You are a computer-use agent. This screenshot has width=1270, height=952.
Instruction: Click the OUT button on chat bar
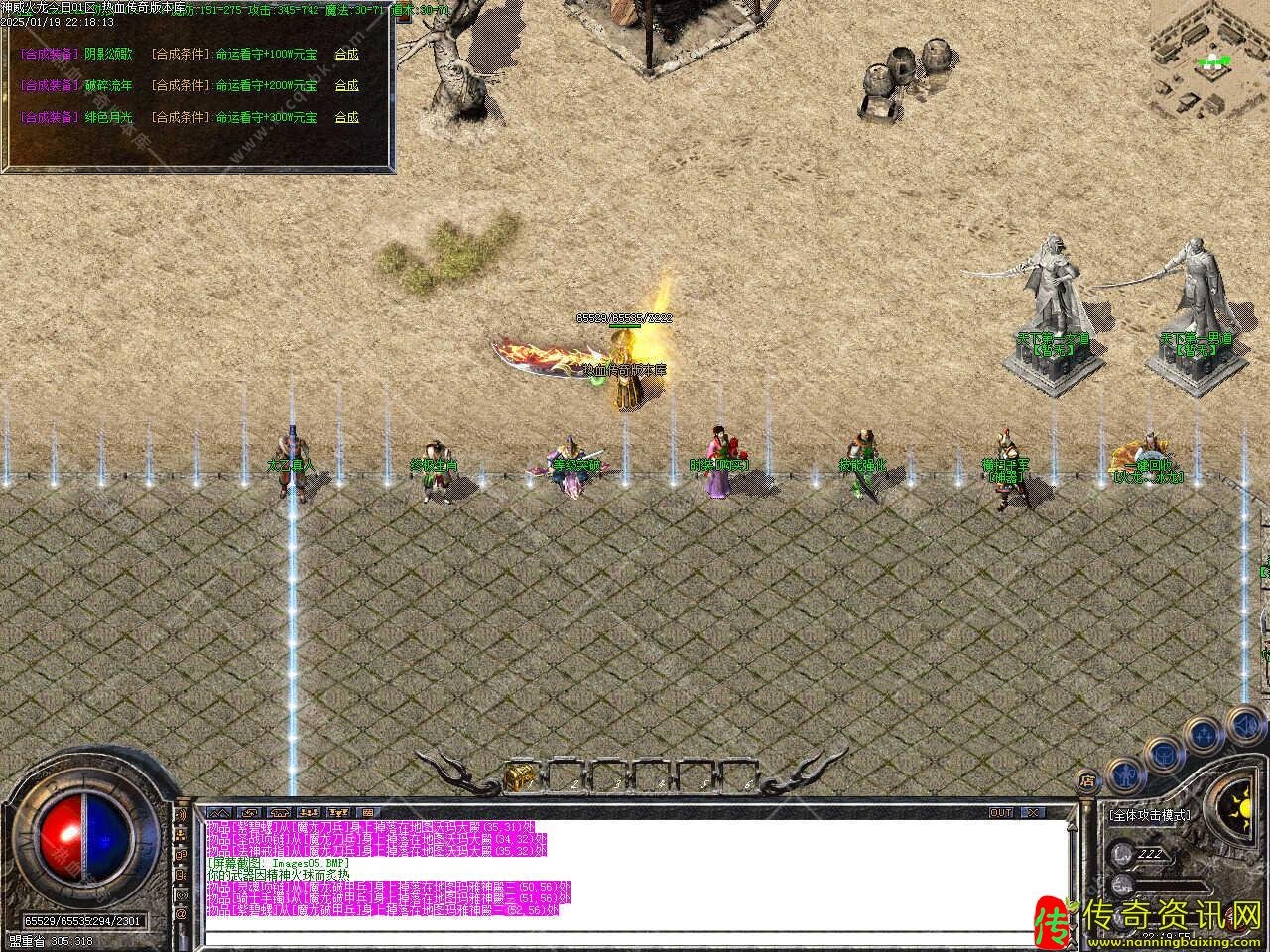[1001, 813]
